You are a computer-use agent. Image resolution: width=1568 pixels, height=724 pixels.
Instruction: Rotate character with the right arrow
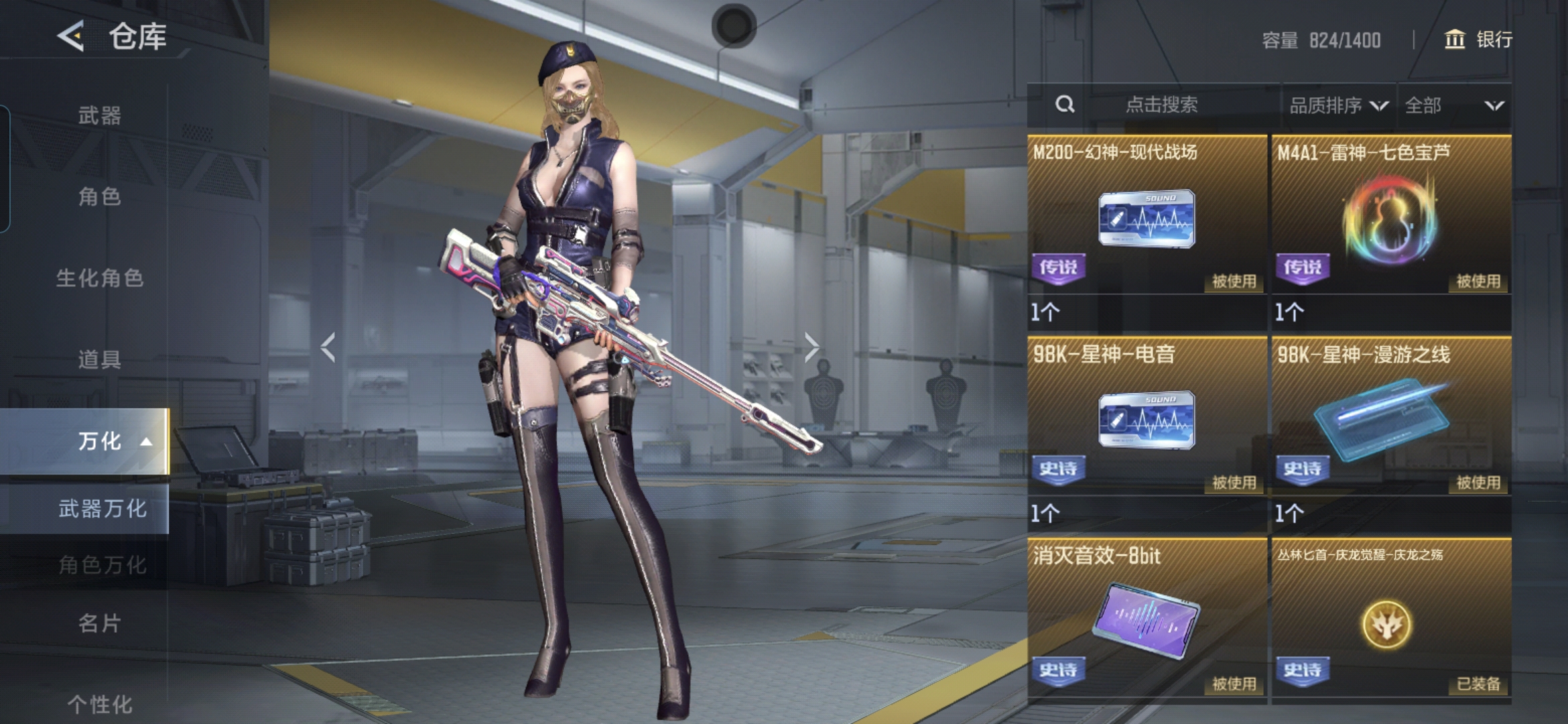click(811, 347)
